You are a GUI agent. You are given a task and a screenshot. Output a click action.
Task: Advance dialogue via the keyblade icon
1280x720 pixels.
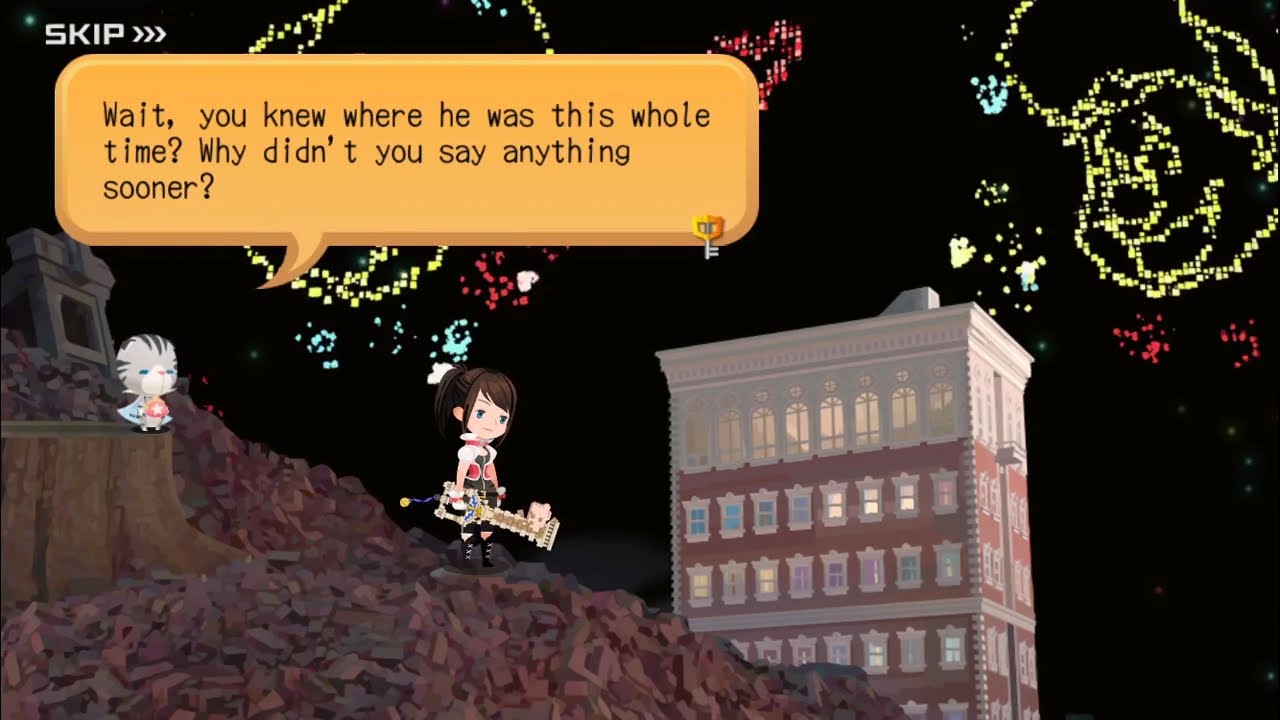tap(708, 234)
